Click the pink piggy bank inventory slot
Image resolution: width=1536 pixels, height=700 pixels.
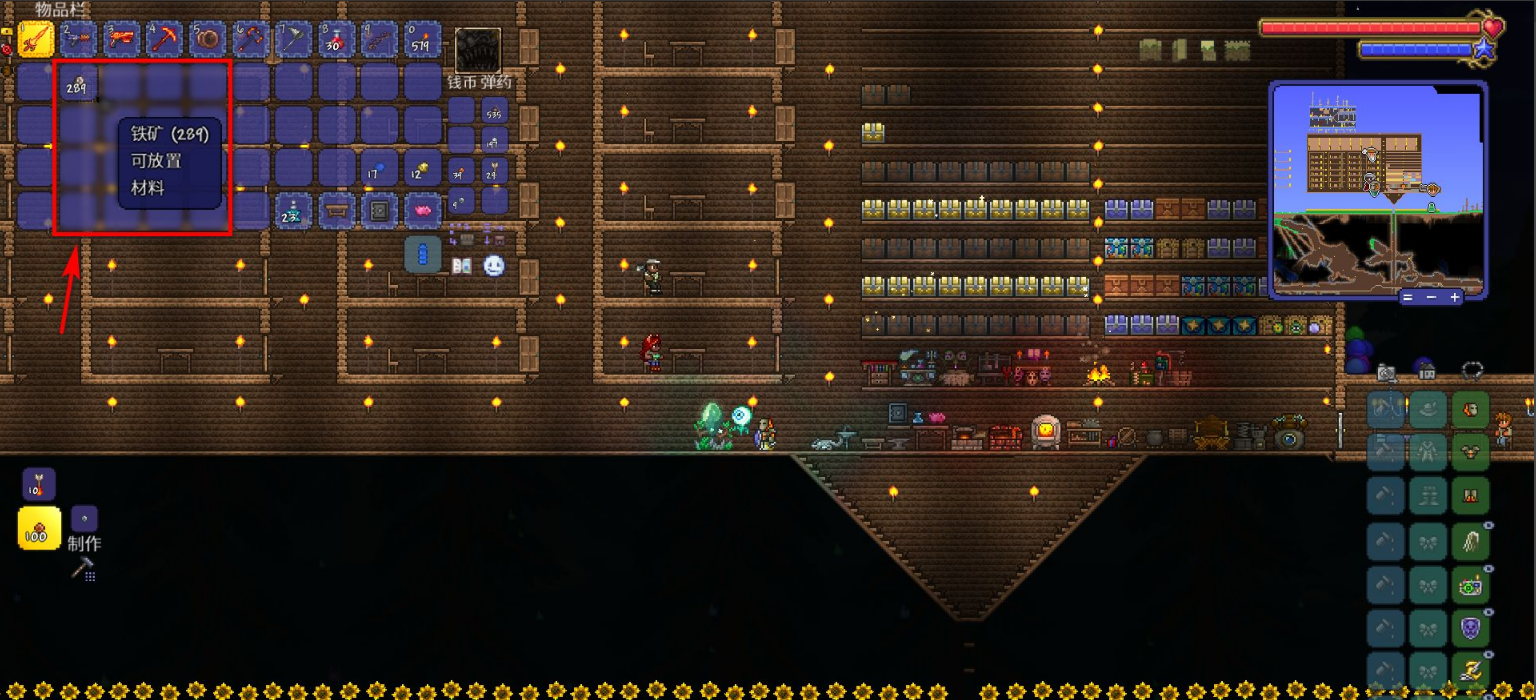[423, 210]
